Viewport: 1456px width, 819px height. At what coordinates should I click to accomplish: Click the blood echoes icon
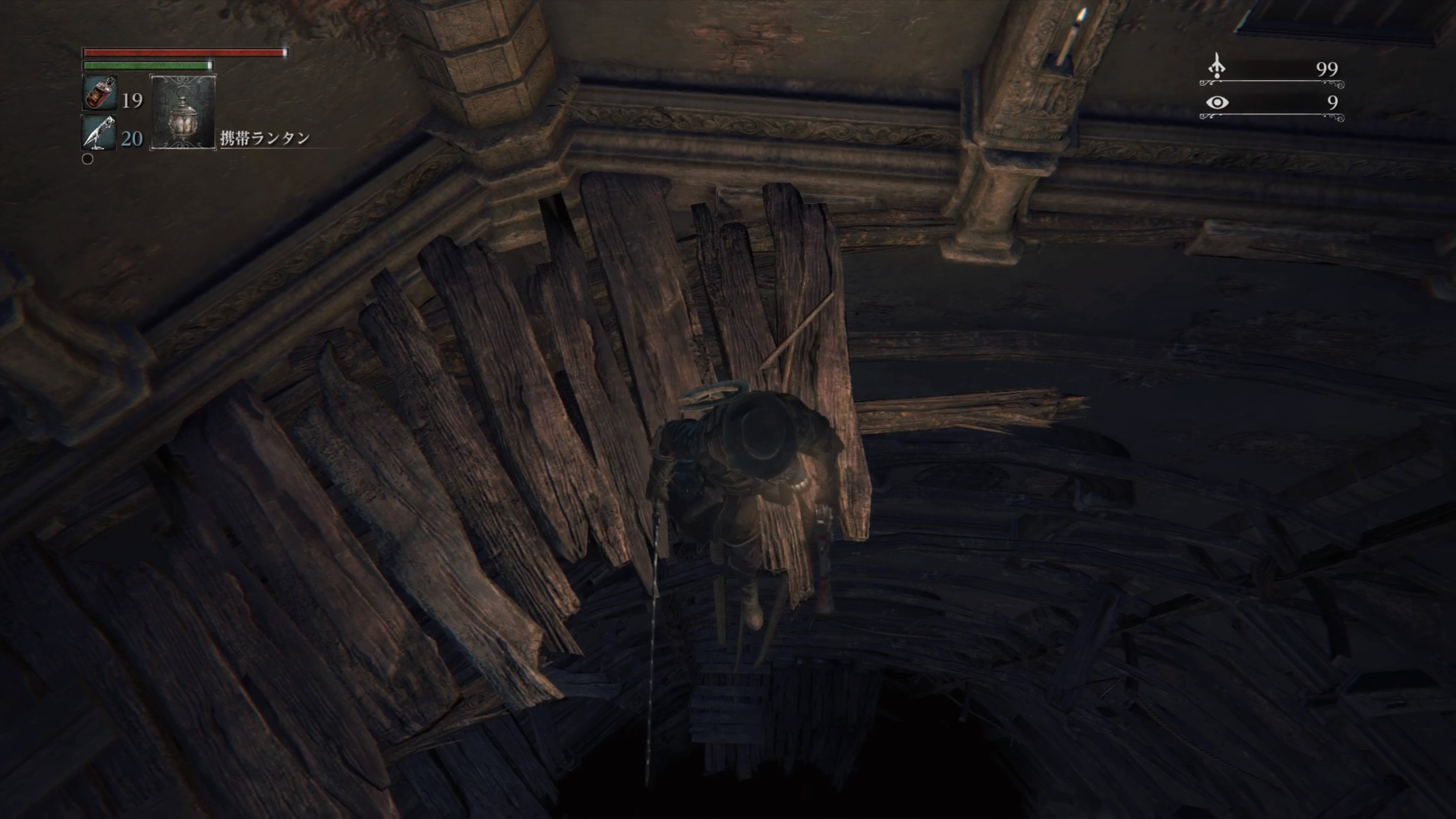pos(1217,66)
